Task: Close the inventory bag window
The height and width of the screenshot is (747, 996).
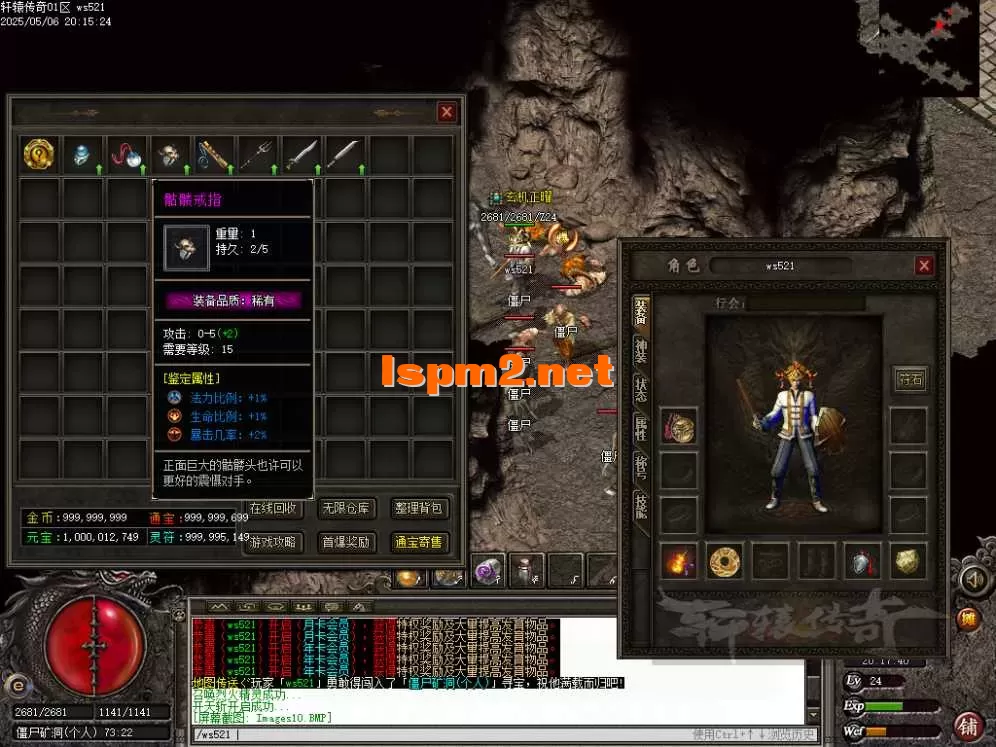Action: pos(447,112)
